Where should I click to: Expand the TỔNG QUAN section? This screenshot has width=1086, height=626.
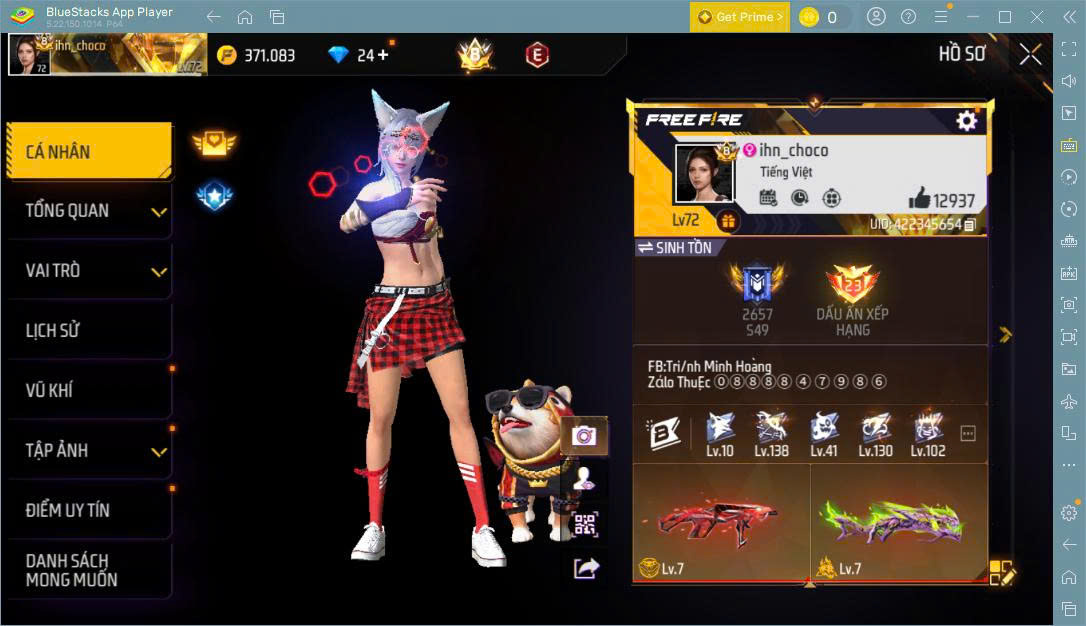click(88, 211)
